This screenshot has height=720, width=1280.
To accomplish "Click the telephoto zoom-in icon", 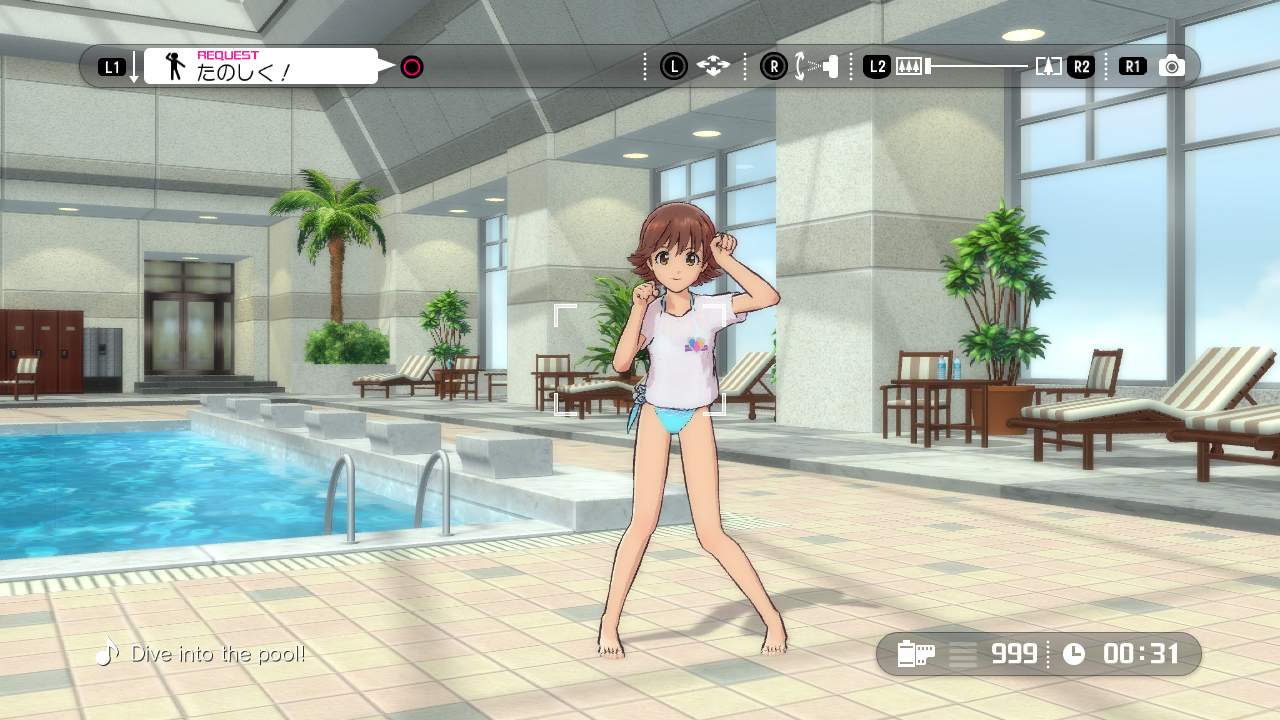I will pyautogui.click(x=1048, y=66).
